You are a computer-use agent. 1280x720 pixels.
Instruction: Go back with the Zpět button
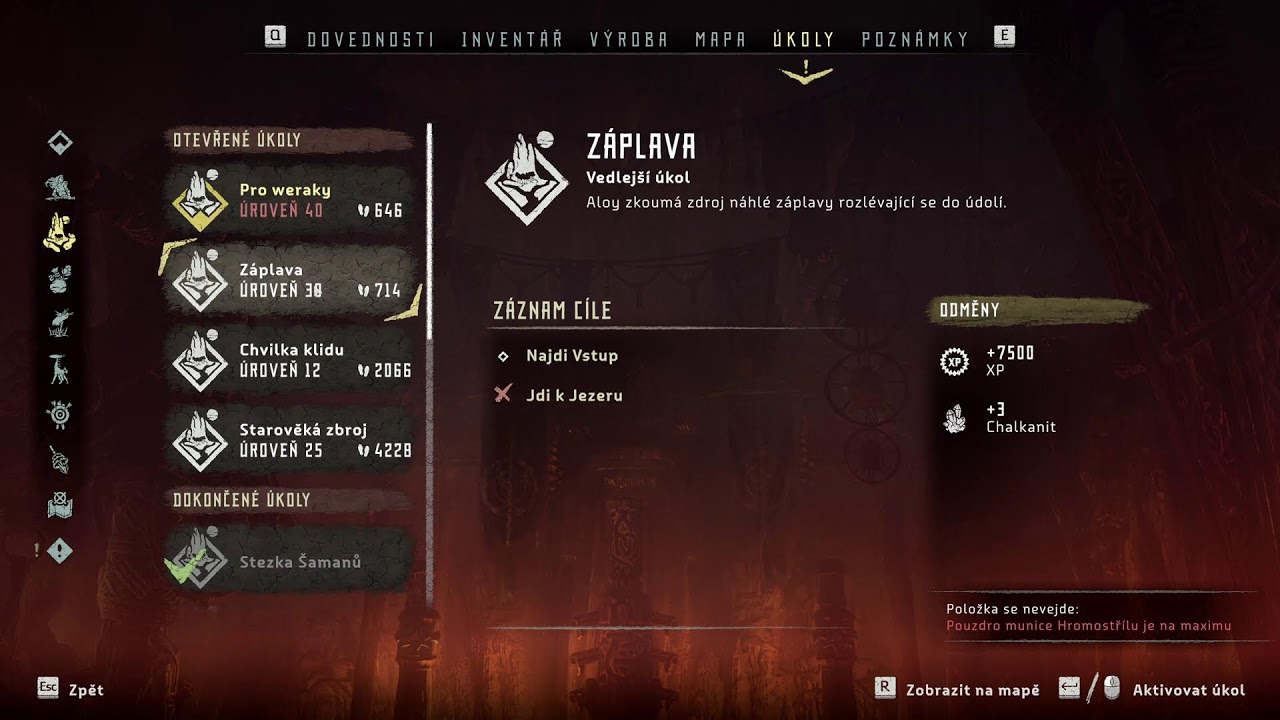[x=86, y=690]
